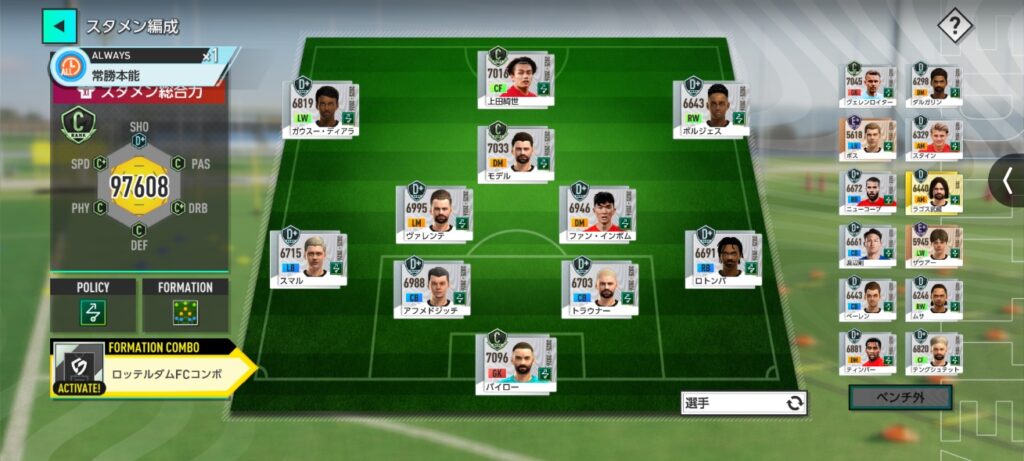The width and height of the screenshot is (1024, 461).
Task: Open the FORMATION selection panel
Action: click(x=185, y=306)
